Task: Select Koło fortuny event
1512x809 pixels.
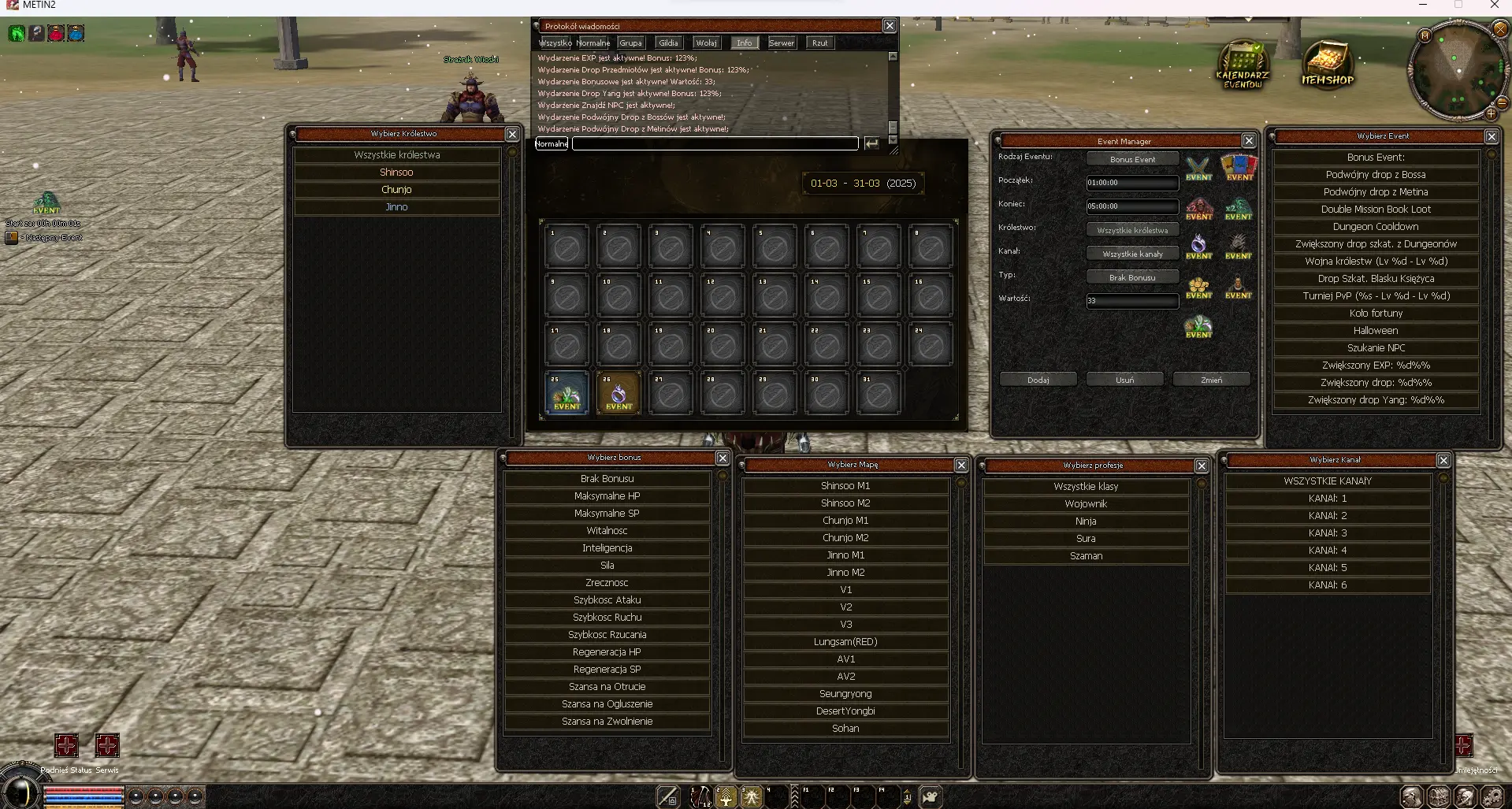Action: (x=1375, y=314)
